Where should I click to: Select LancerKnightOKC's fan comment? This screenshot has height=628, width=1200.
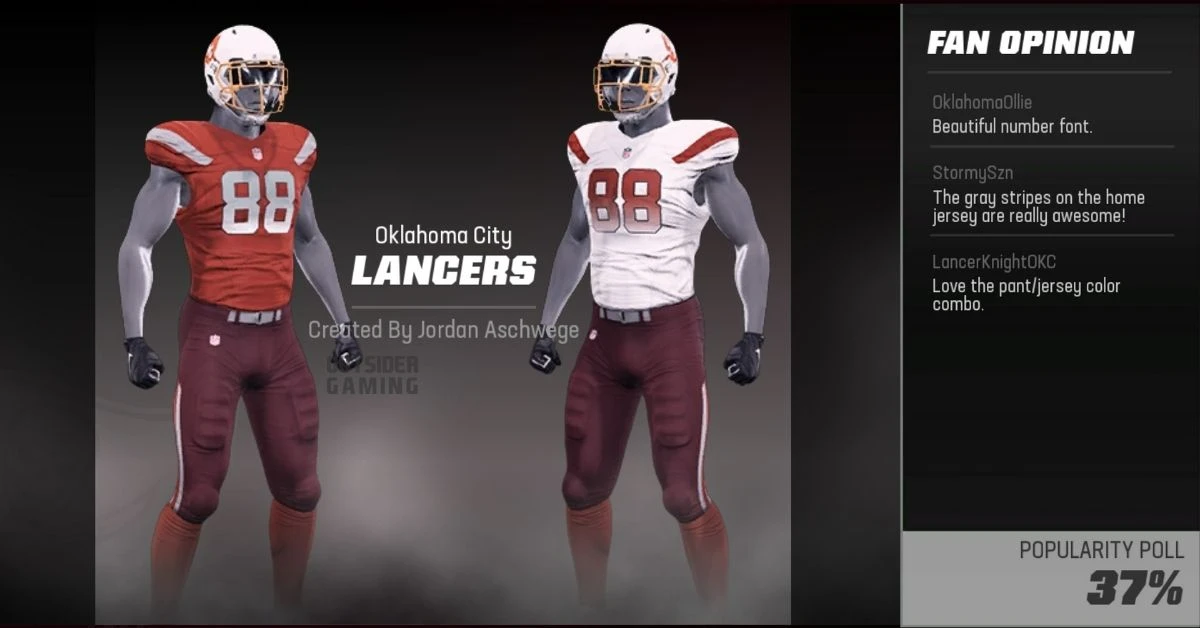[x=1026, y=284]
